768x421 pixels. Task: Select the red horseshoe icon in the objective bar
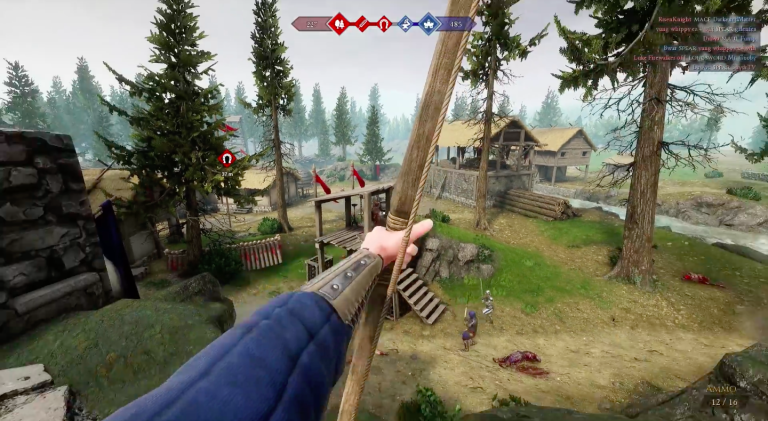tap(383, 23)
